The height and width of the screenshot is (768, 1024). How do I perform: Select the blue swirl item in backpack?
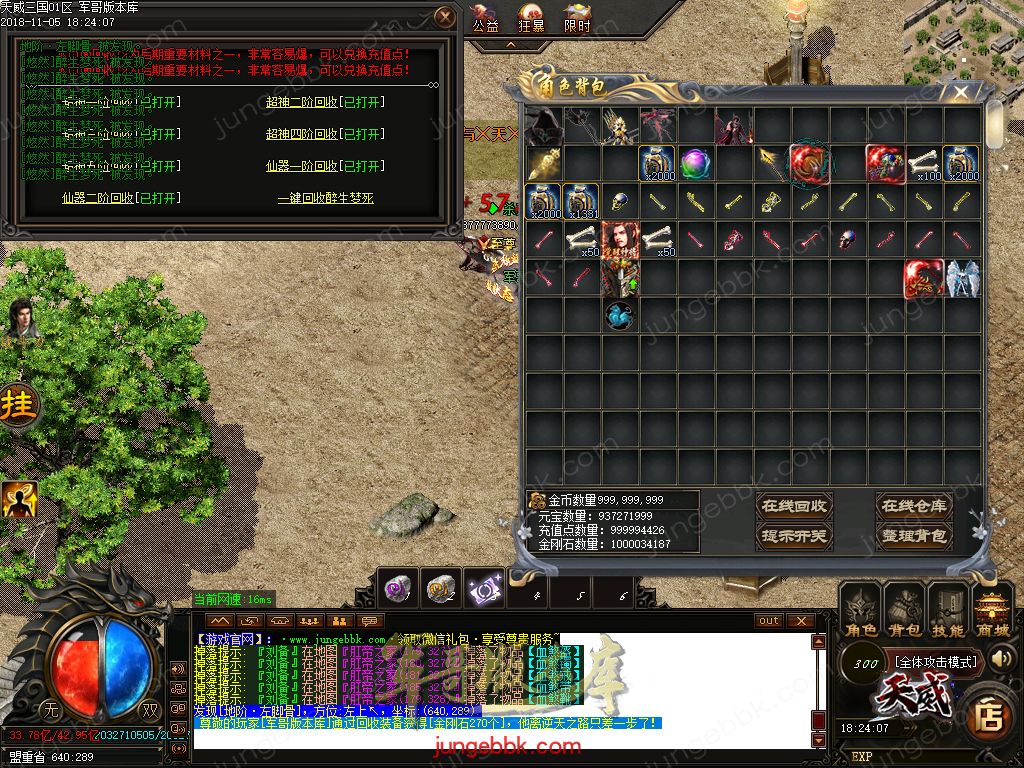tap(620, 315)
